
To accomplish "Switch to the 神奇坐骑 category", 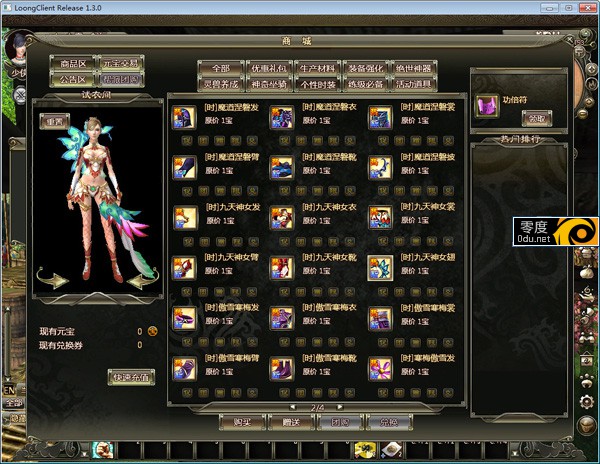I will tap(268, 83).
